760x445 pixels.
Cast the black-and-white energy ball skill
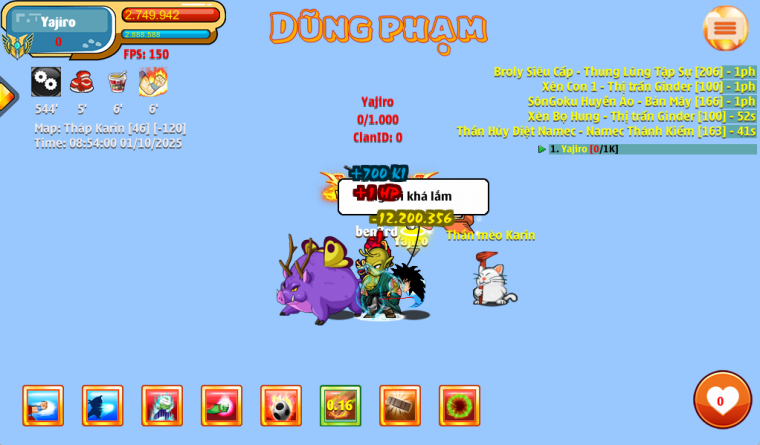(281, 406)
